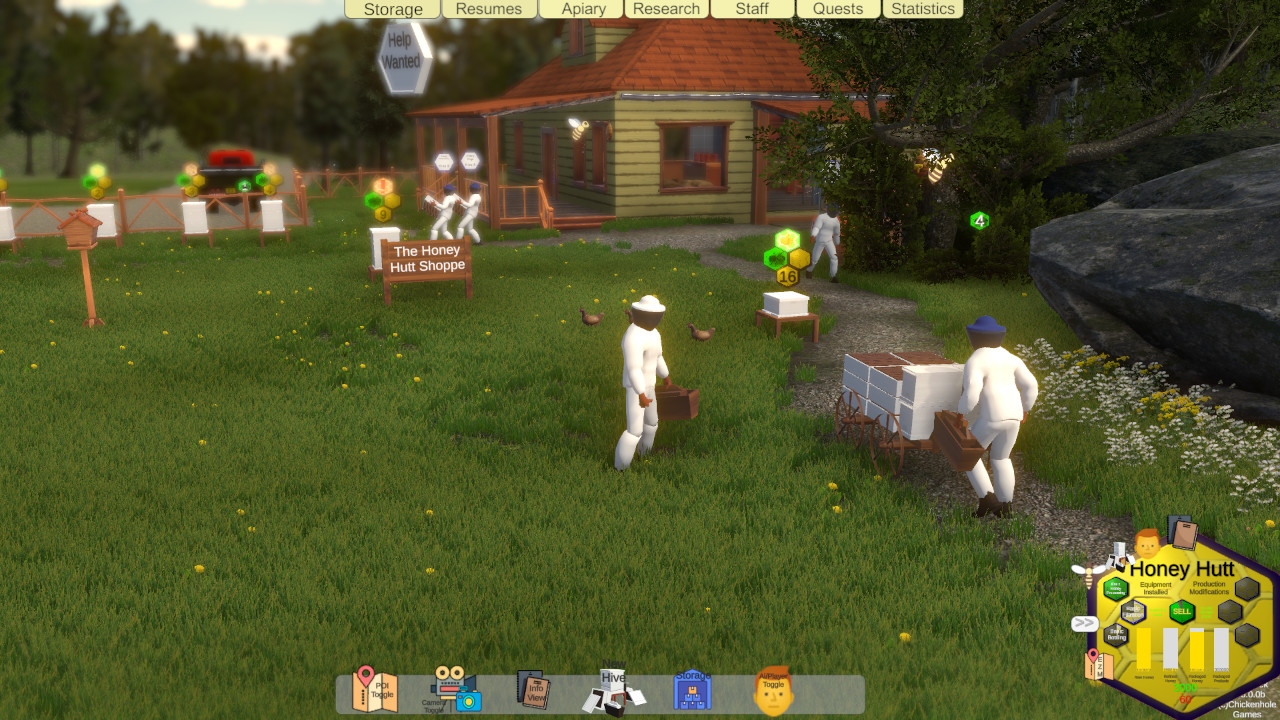The height and width of the screenshot is (720, 1280).
Task: Open the Research tab
Action: click(665, 9)
